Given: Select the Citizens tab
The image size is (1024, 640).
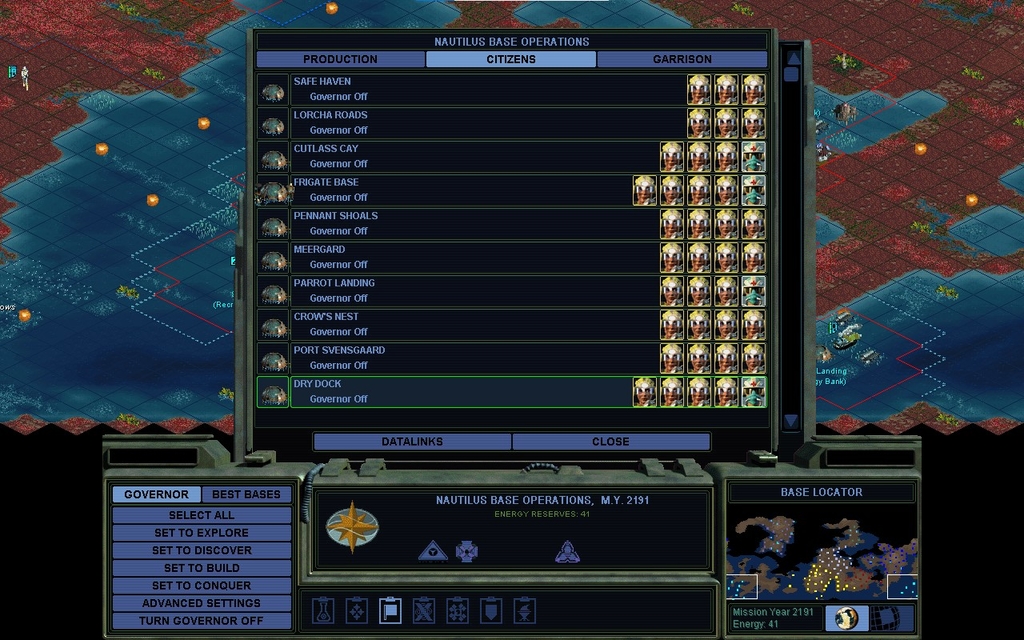Looking at the screenshot, I should point(511,59).
